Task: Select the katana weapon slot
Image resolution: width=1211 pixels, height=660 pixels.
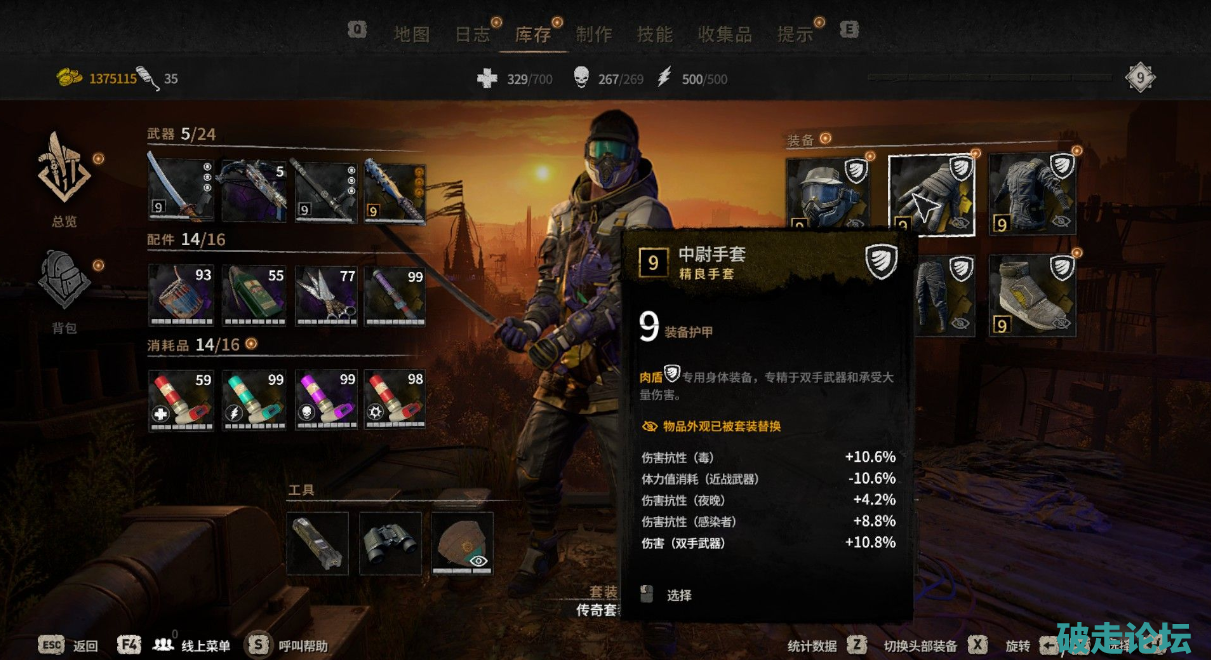Action: tap(181, 190)
